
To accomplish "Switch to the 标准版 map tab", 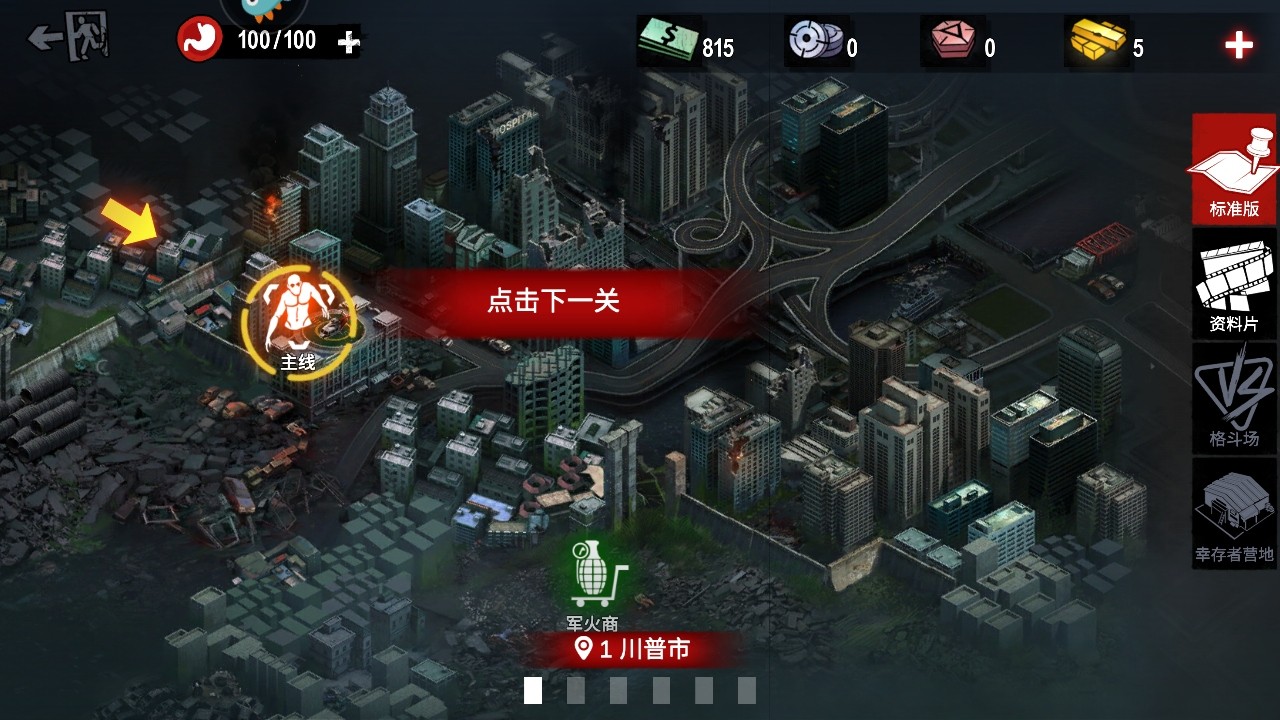I will point(1233,170).
